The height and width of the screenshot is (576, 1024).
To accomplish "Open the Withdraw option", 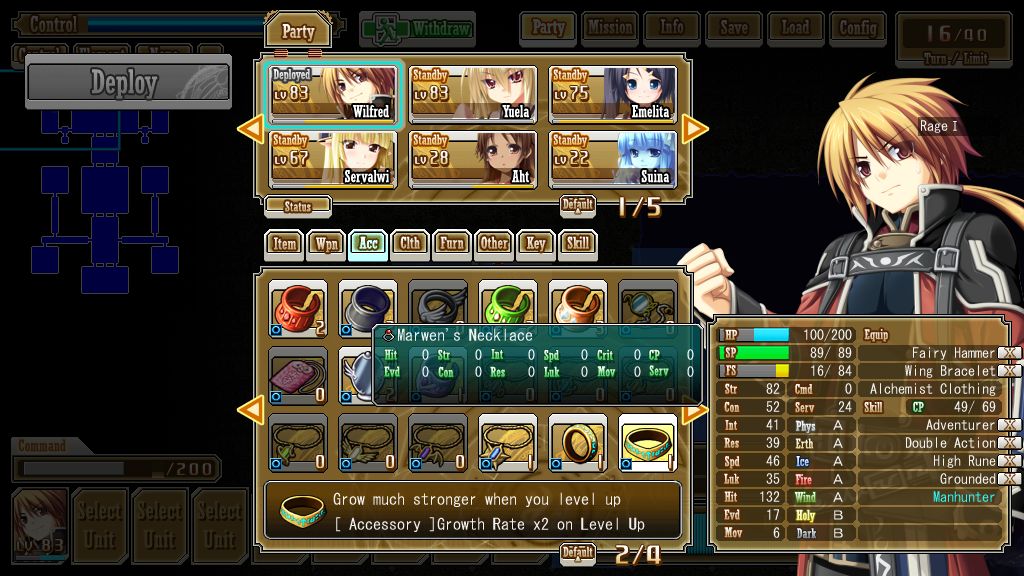I will pyautogui.click(x=417, y=29).
